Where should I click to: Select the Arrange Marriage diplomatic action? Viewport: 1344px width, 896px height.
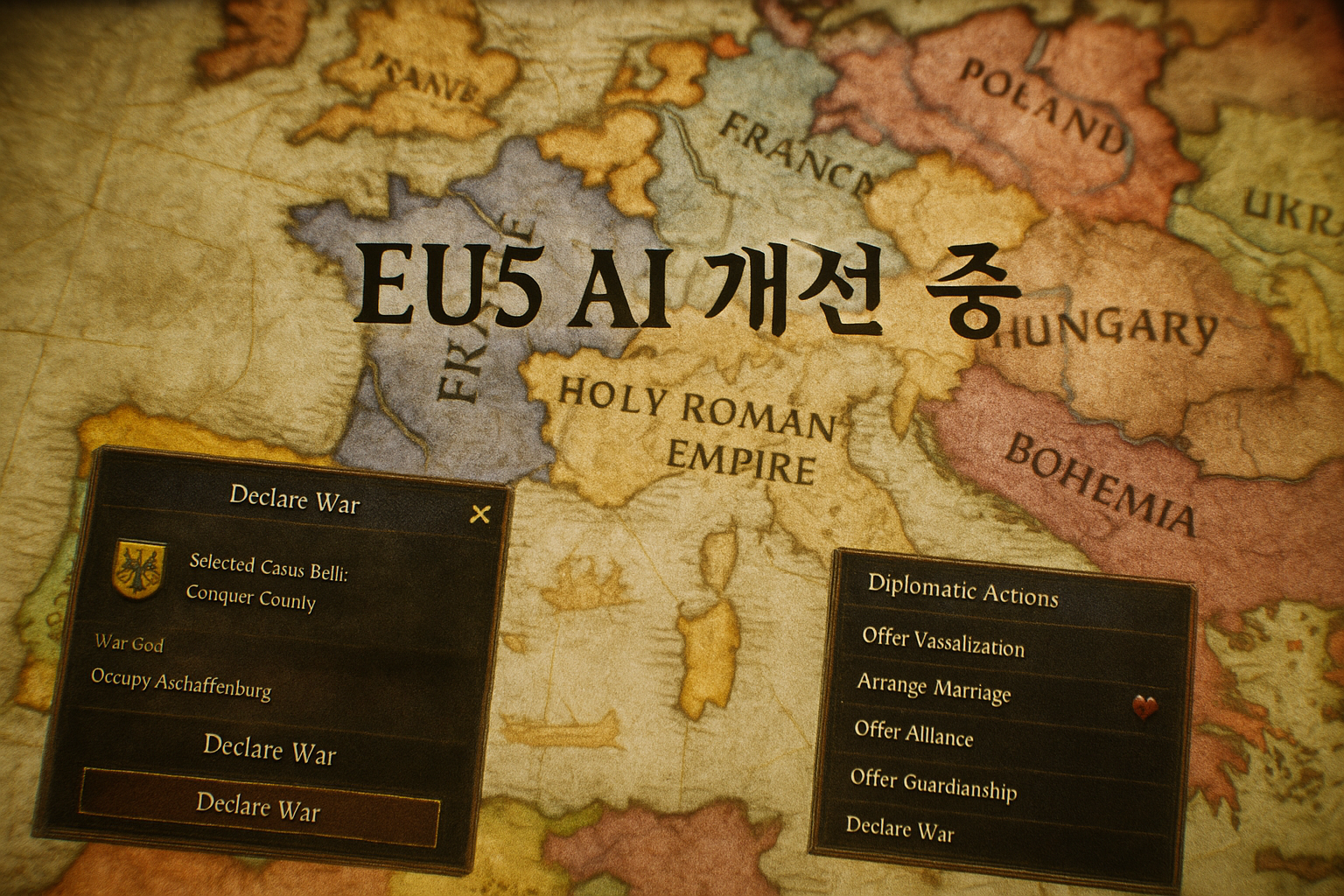pyautogui.click(x=934, y=688)
